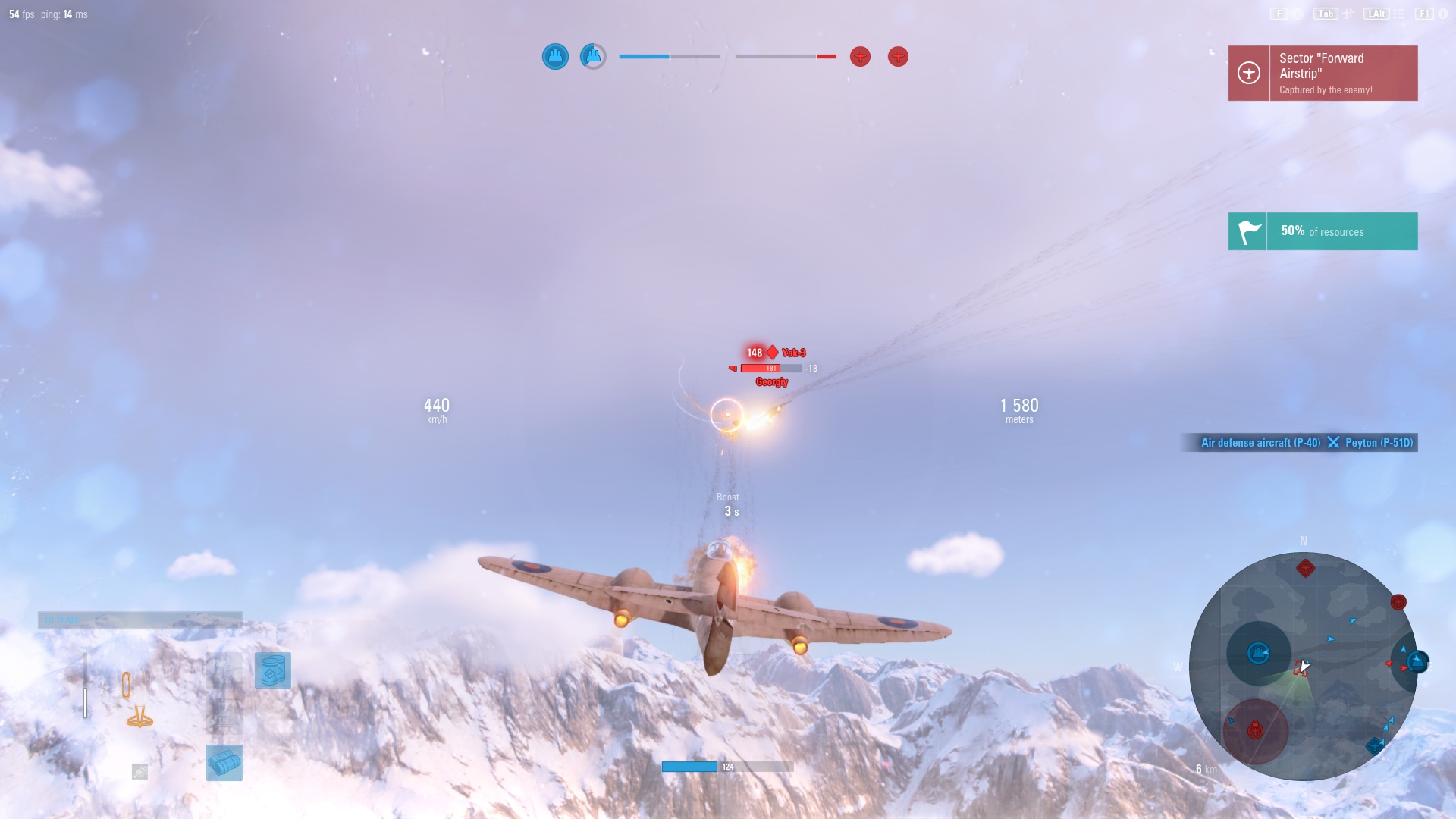Use the engine cooling consumable icon
1456x819 pixels.
coord(224,764)
